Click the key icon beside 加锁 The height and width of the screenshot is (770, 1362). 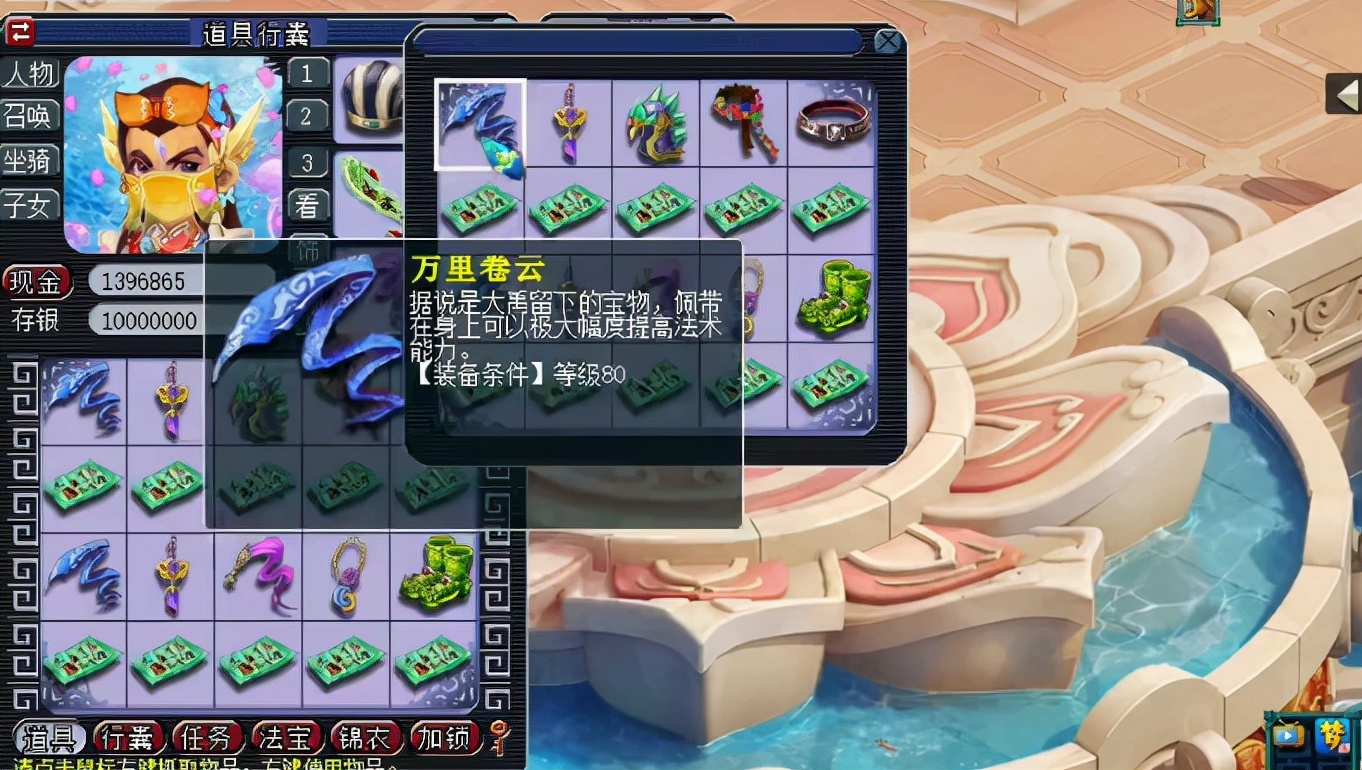click(x=497, y=737)
